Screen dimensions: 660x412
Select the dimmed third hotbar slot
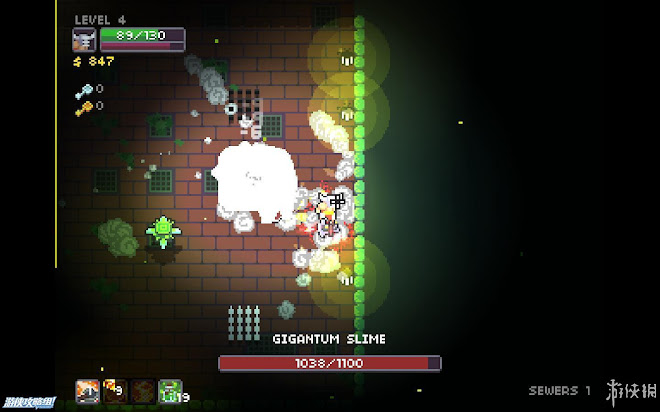pyautogui.click(x=142, y=389)
